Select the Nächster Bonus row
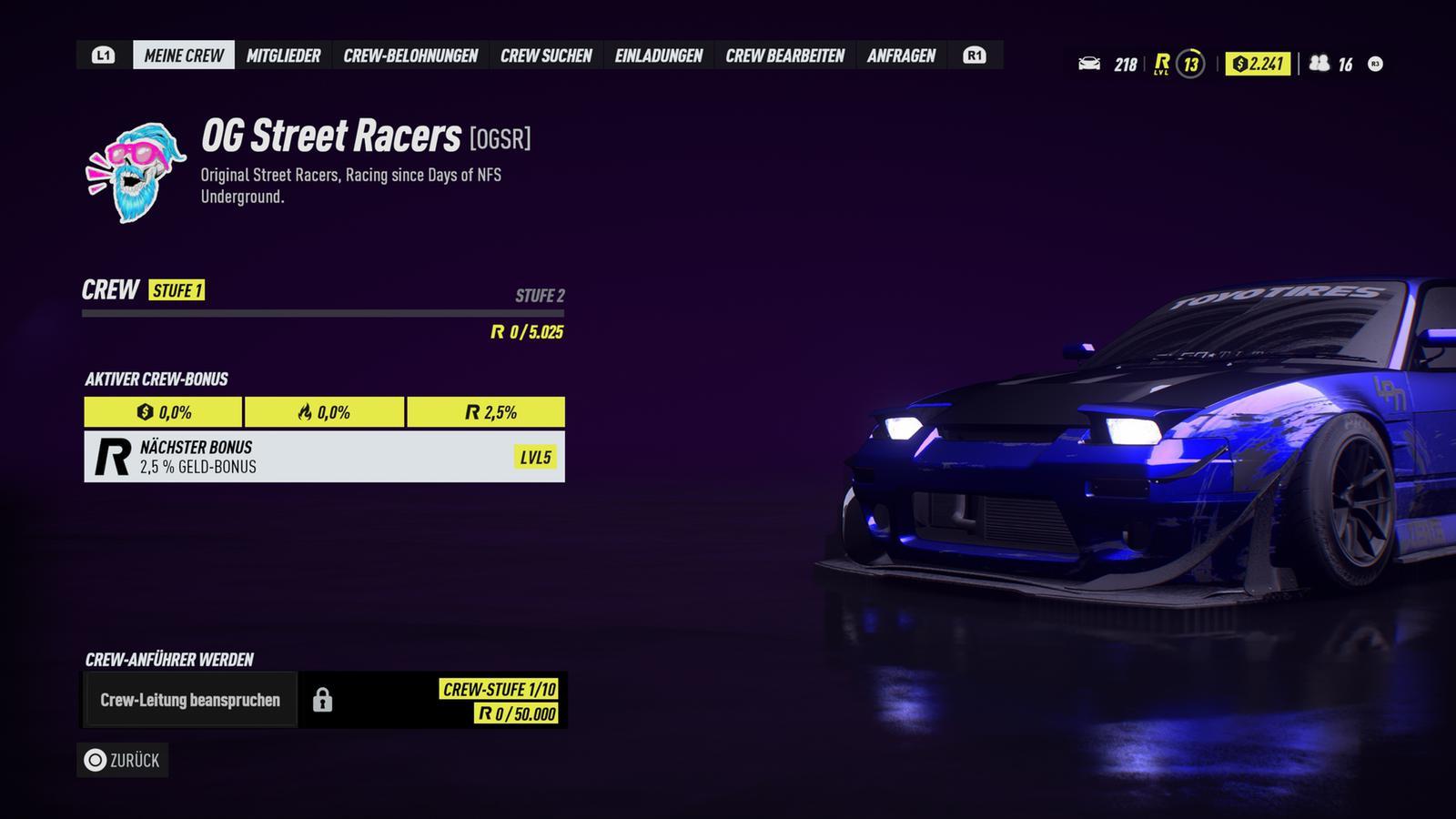Image resolution: width=1456 pixels, height=819 pixels. tap(324, 457)
